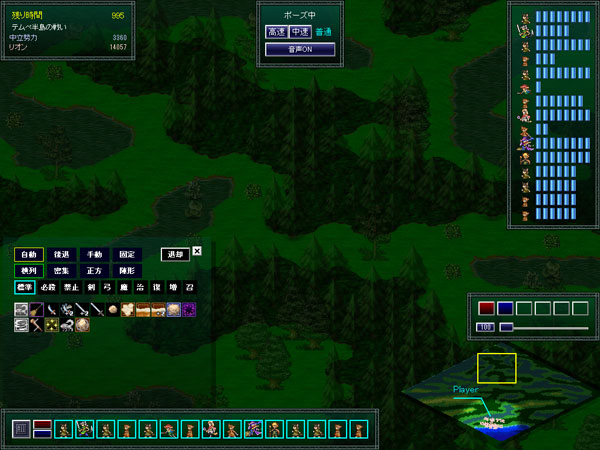
Task: Select the 固定 hold-position command
Action: click(126, 254)
